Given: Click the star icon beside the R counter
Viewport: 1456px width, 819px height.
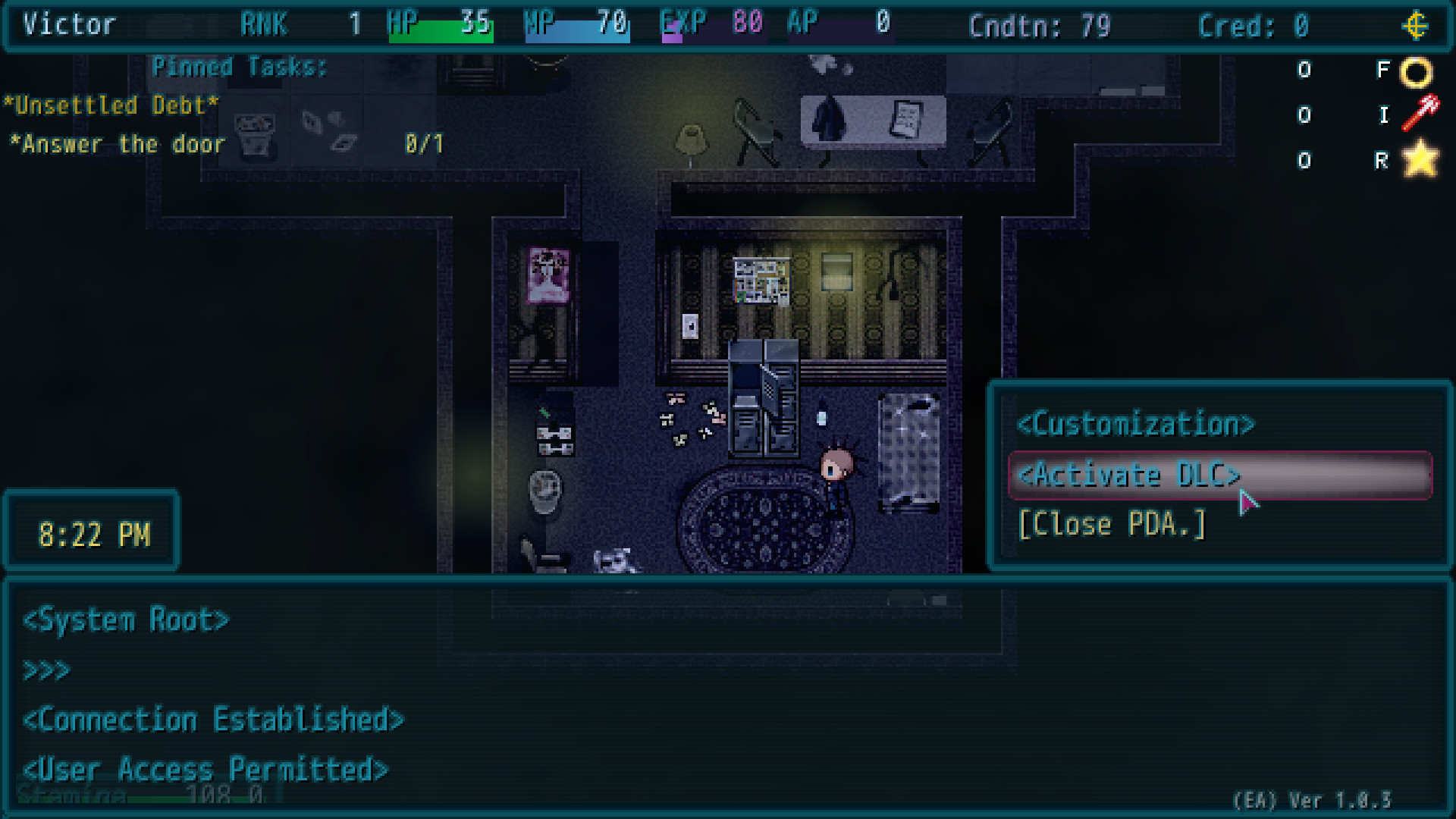Looking at the screenshot, I should (1420, 160).
